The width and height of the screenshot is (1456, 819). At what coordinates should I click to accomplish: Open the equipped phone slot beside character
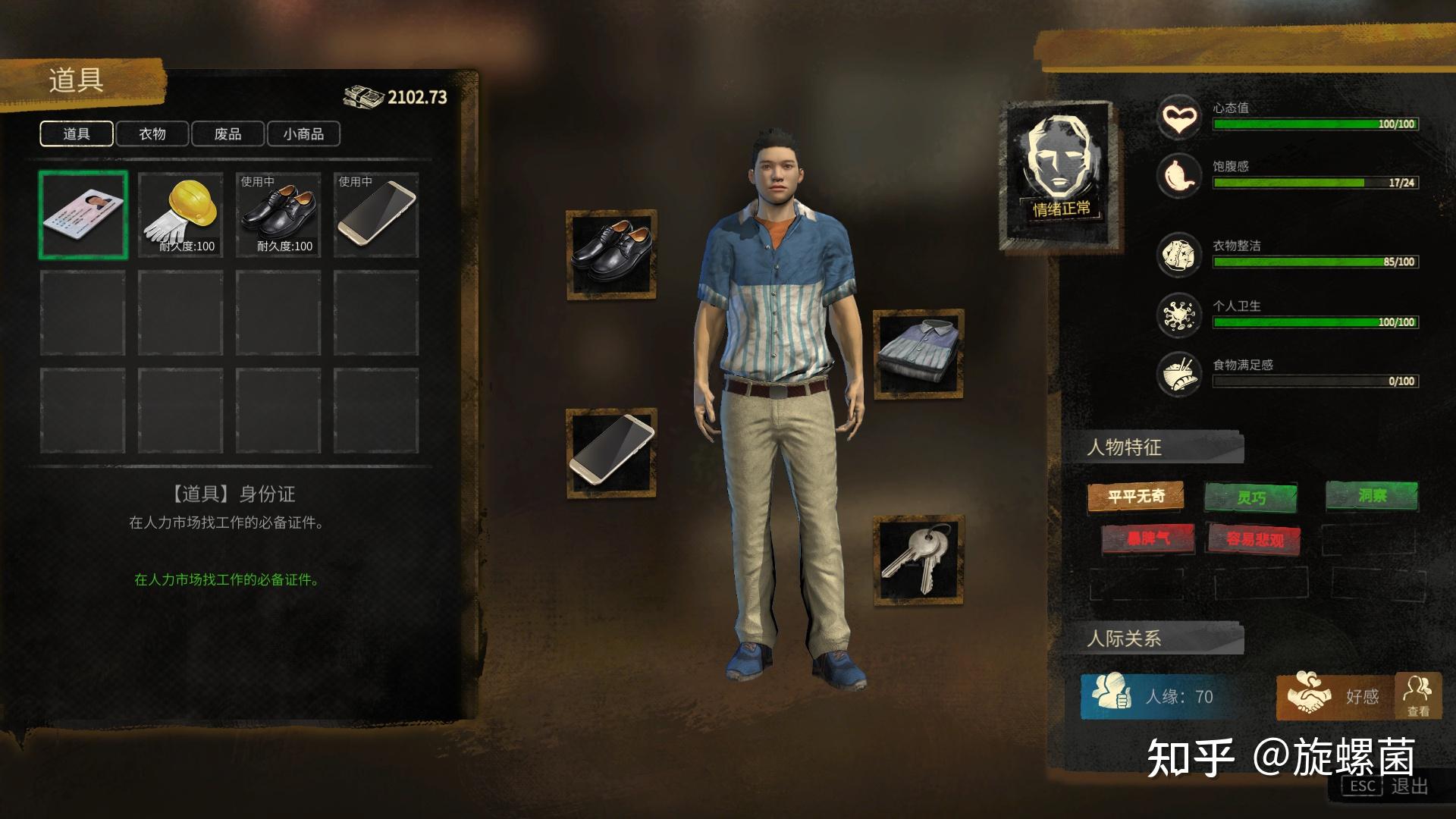pos(611,453)
